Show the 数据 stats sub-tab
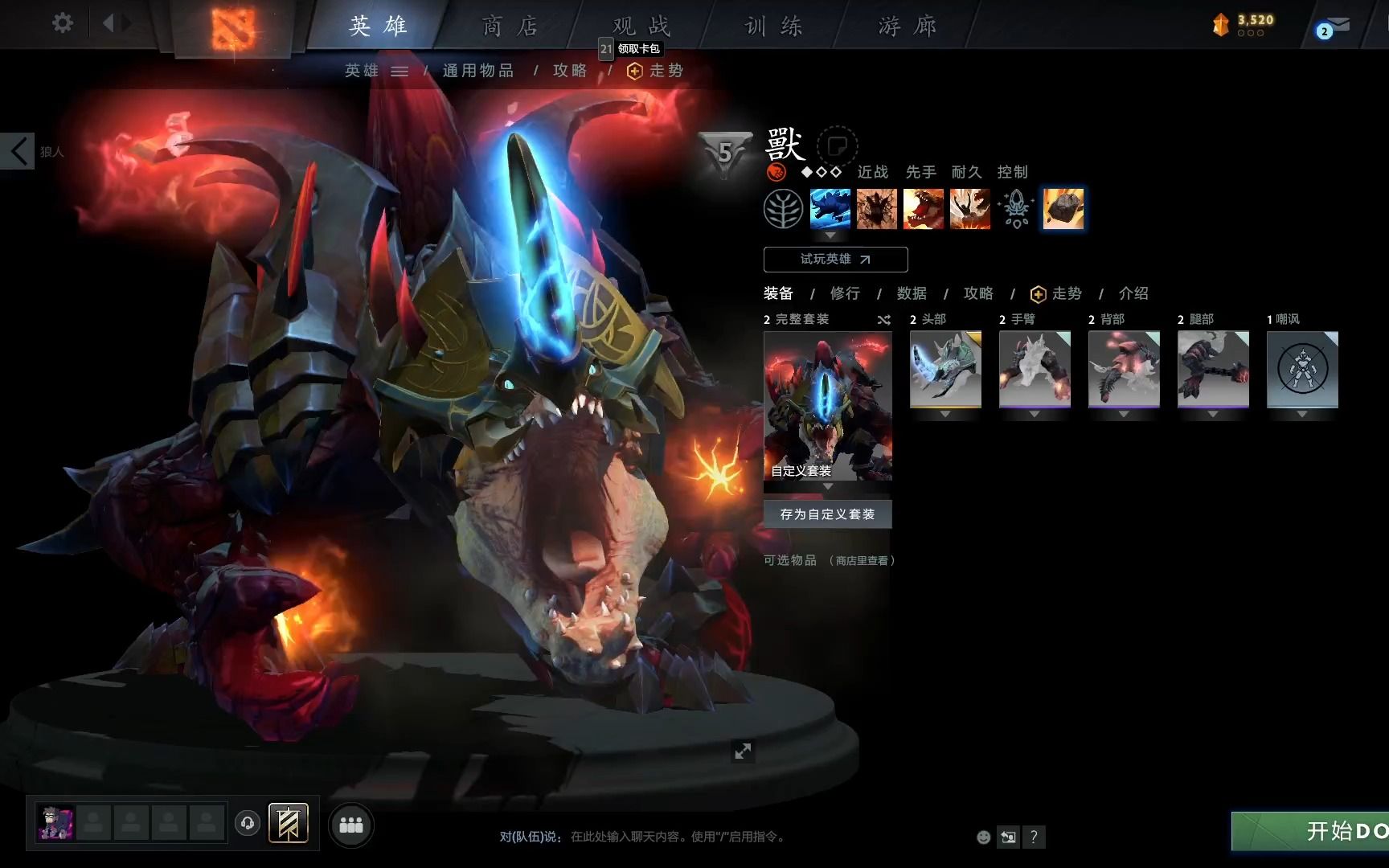Image resolution: width=1389 pixels, height=868 pixels. tap(912, 293)
